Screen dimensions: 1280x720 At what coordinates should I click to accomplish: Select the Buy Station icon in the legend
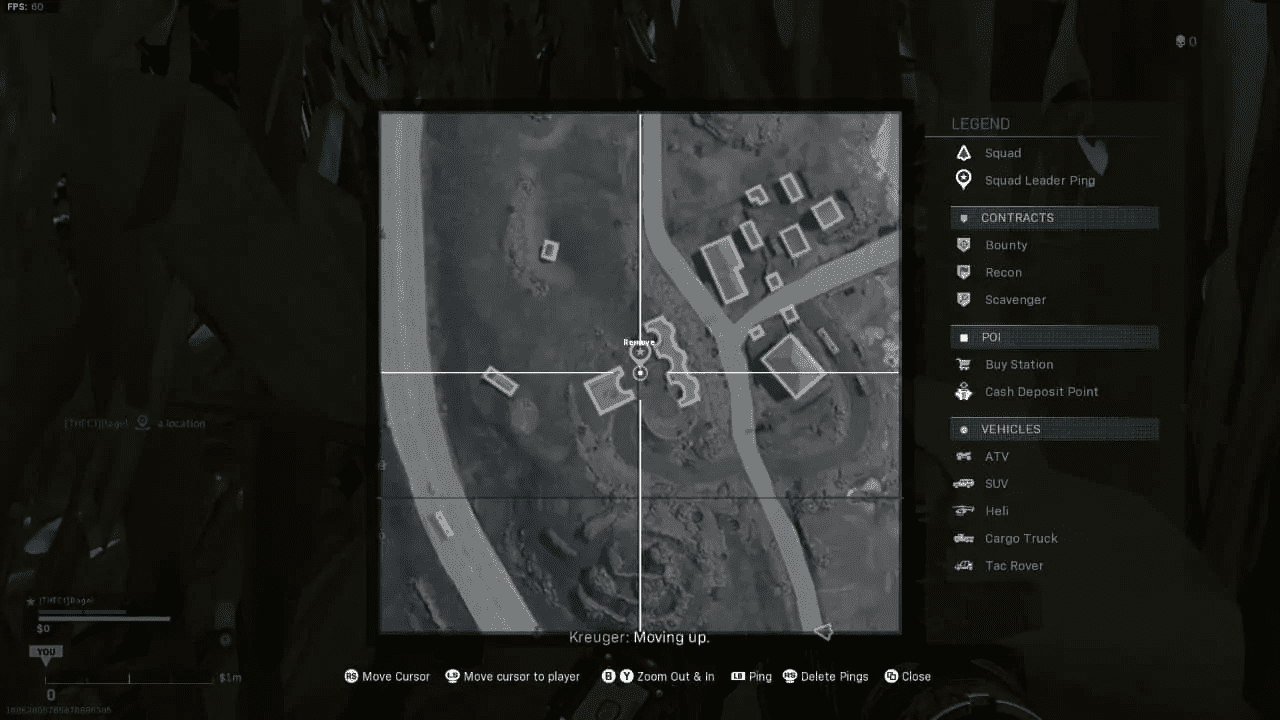tap(963, 364)
